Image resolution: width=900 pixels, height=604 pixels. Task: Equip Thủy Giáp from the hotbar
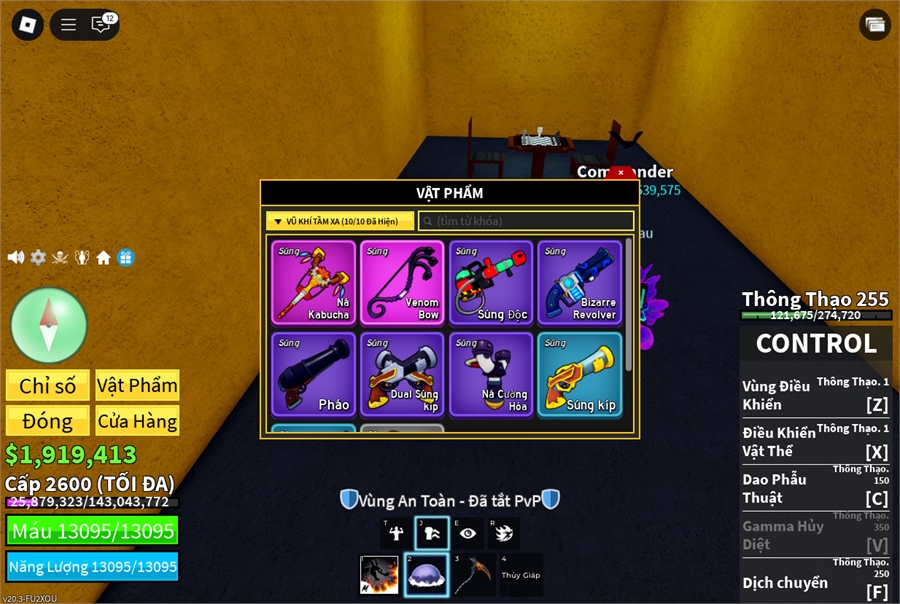coord(521,575)
